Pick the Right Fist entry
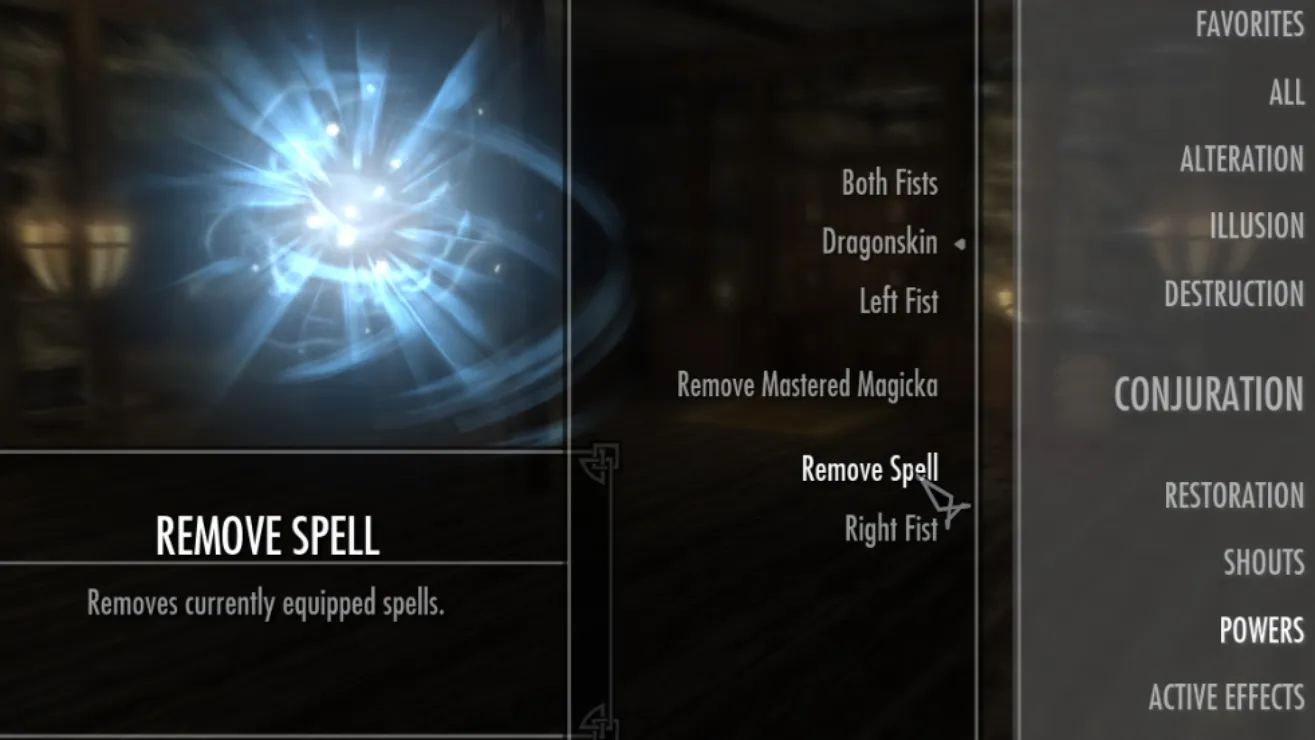 [891, 529]
